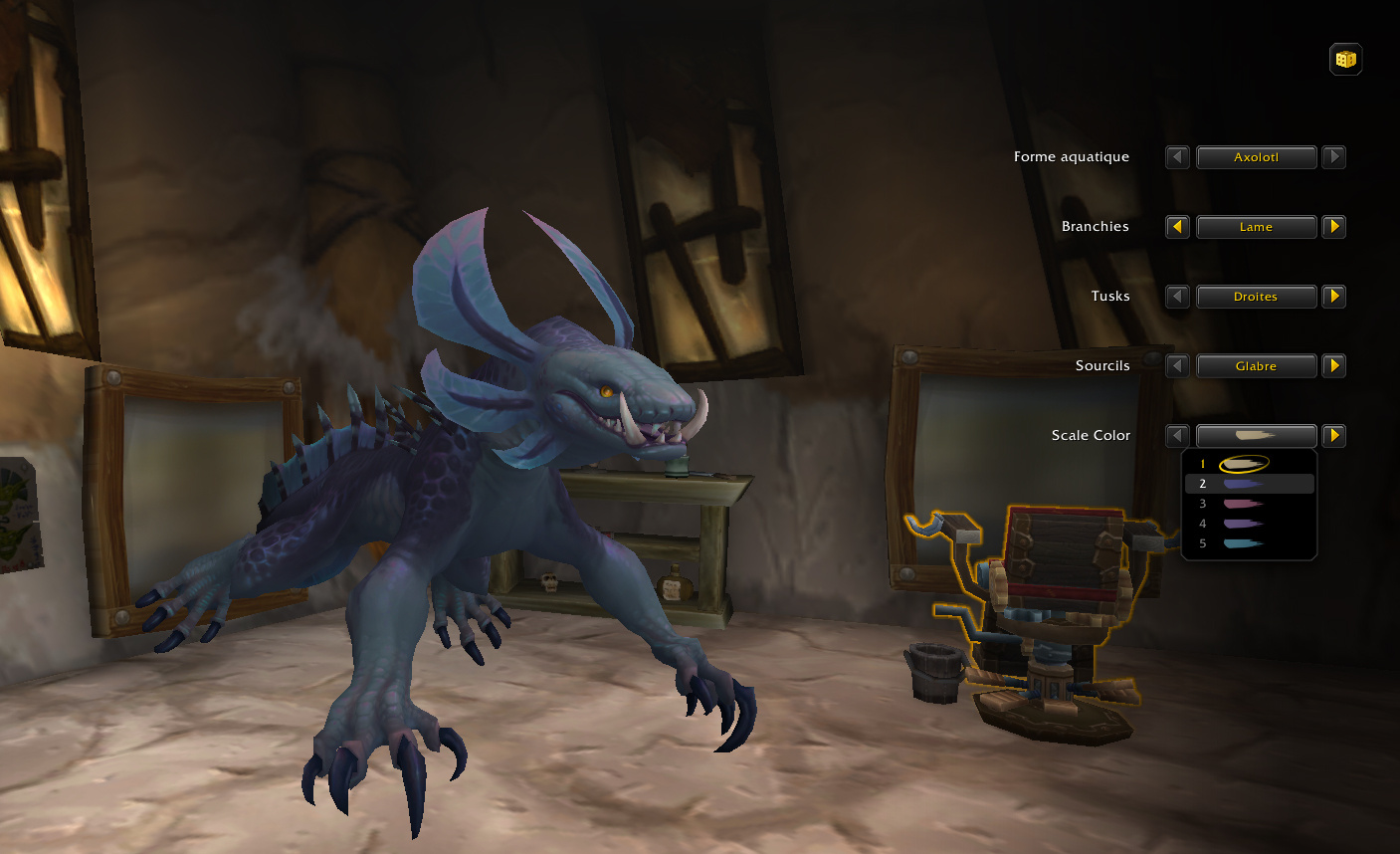The image size is (1400, 854).
Task: Select next Branchies option
Action: 1334,227
